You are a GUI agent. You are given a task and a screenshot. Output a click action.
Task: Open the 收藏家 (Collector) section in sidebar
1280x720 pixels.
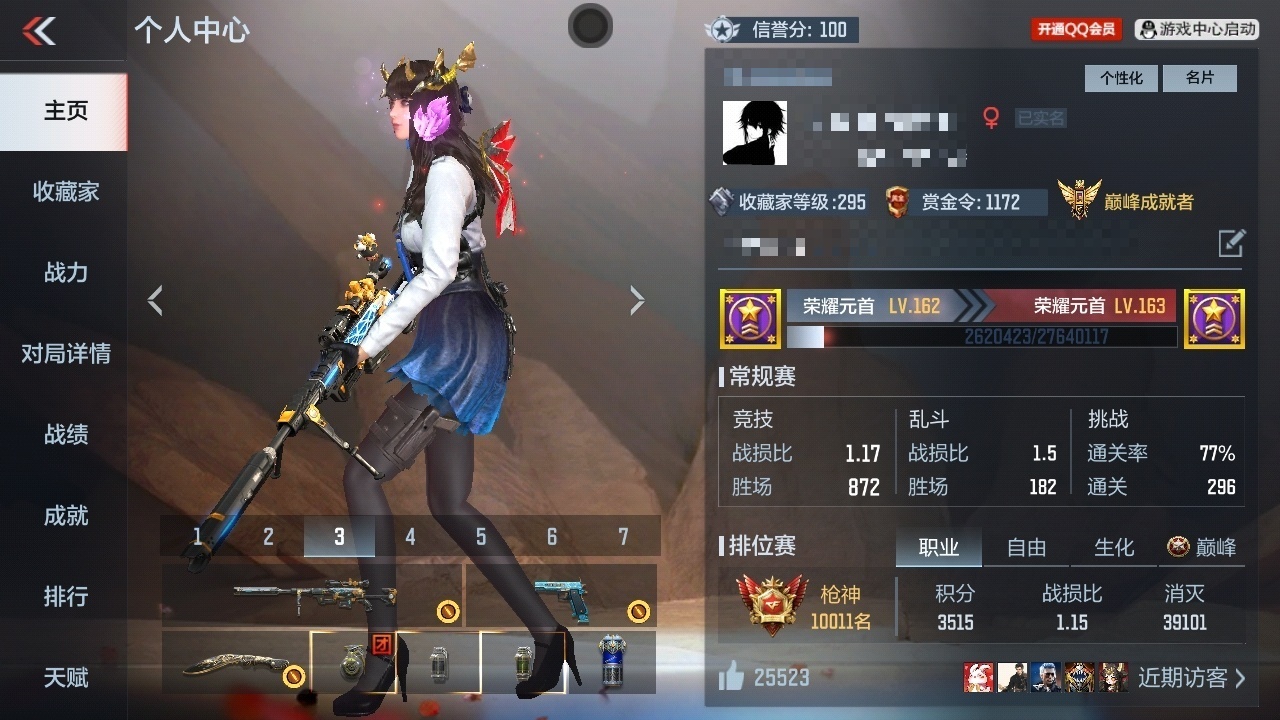[x=64, y=191]
